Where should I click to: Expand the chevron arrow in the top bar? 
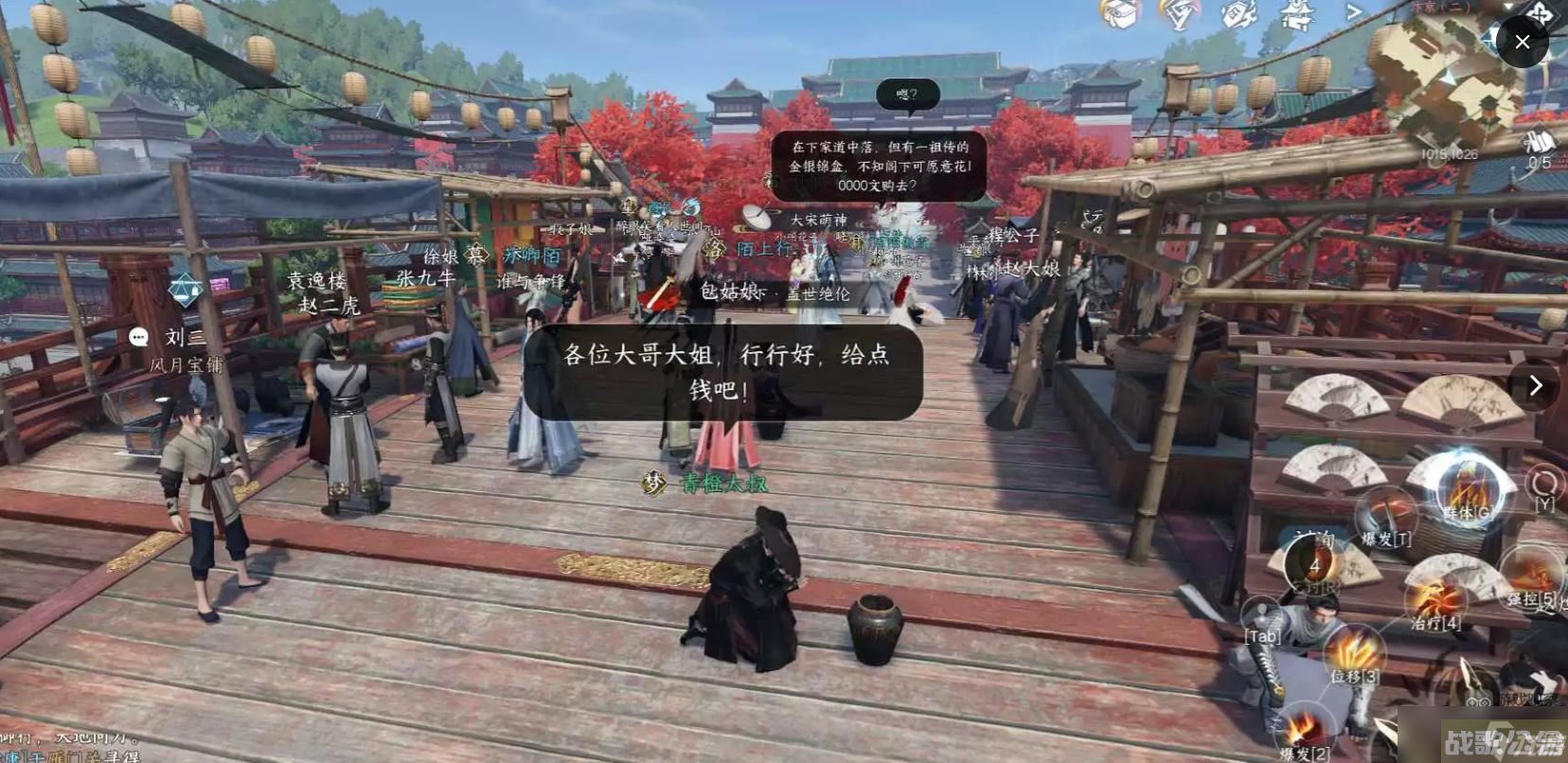tap(1354, 10)
